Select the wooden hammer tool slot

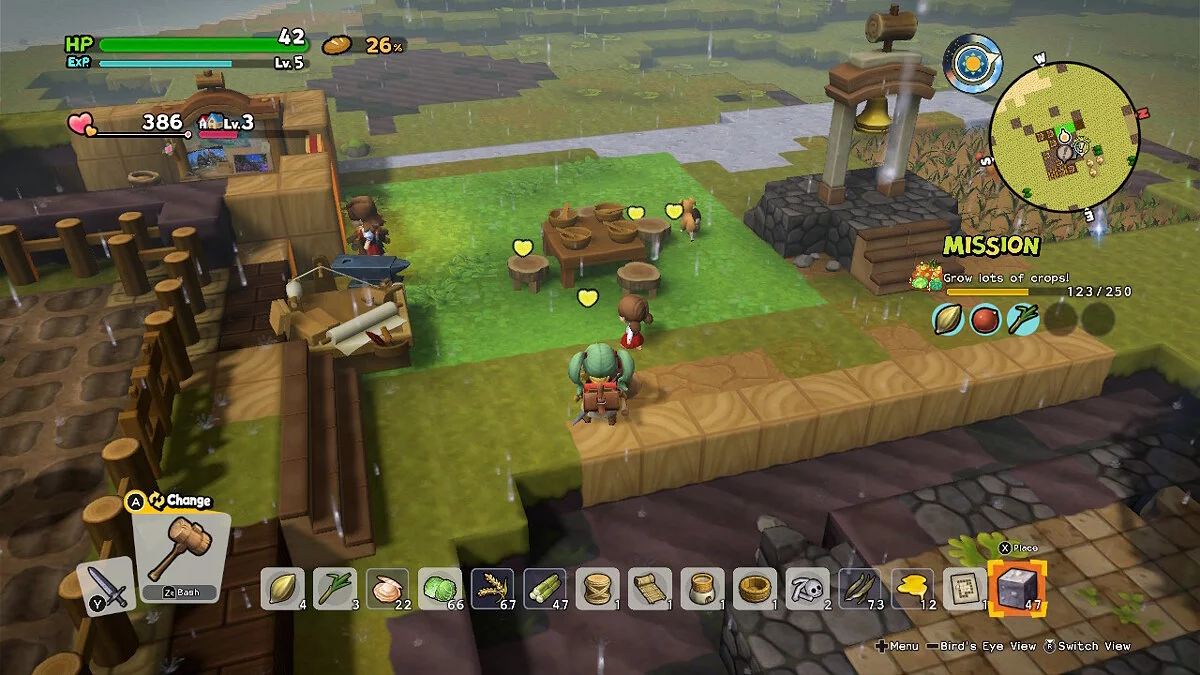click(180, 555)
